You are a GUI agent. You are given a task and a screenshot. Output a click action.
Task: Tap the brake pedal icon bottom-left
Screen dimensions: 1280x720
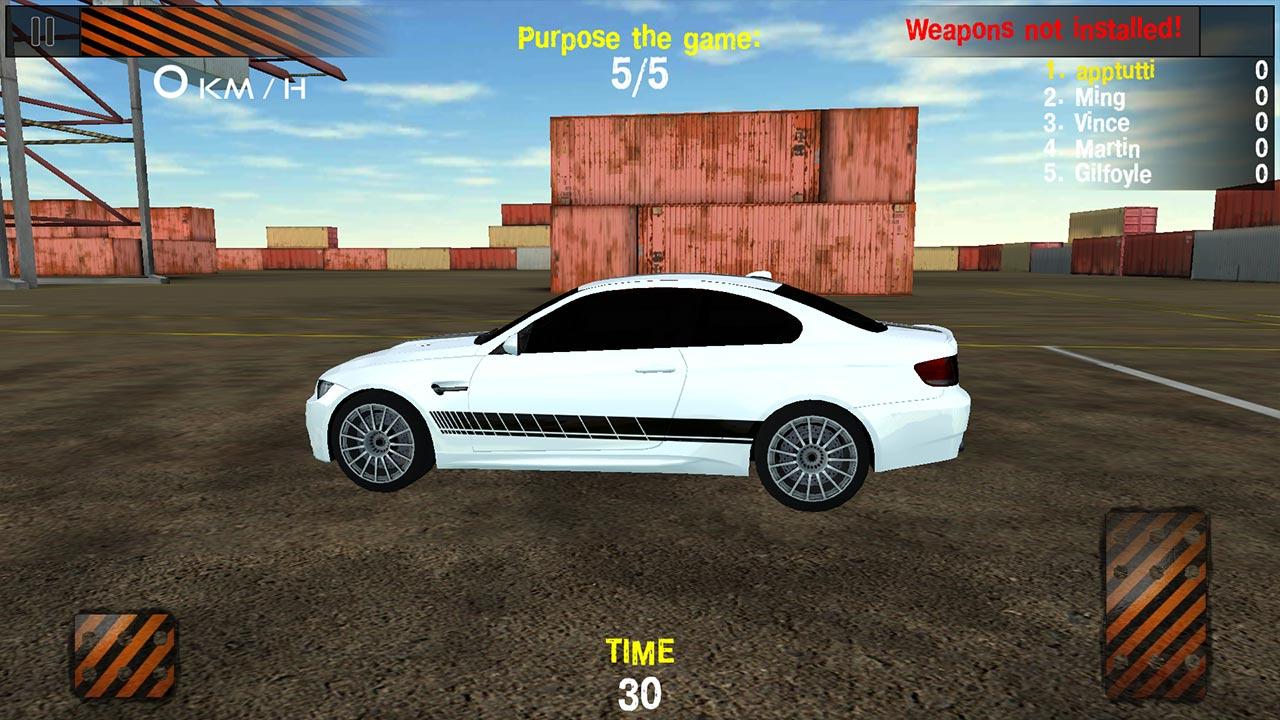pyautogui.click(x=125, y=655)
